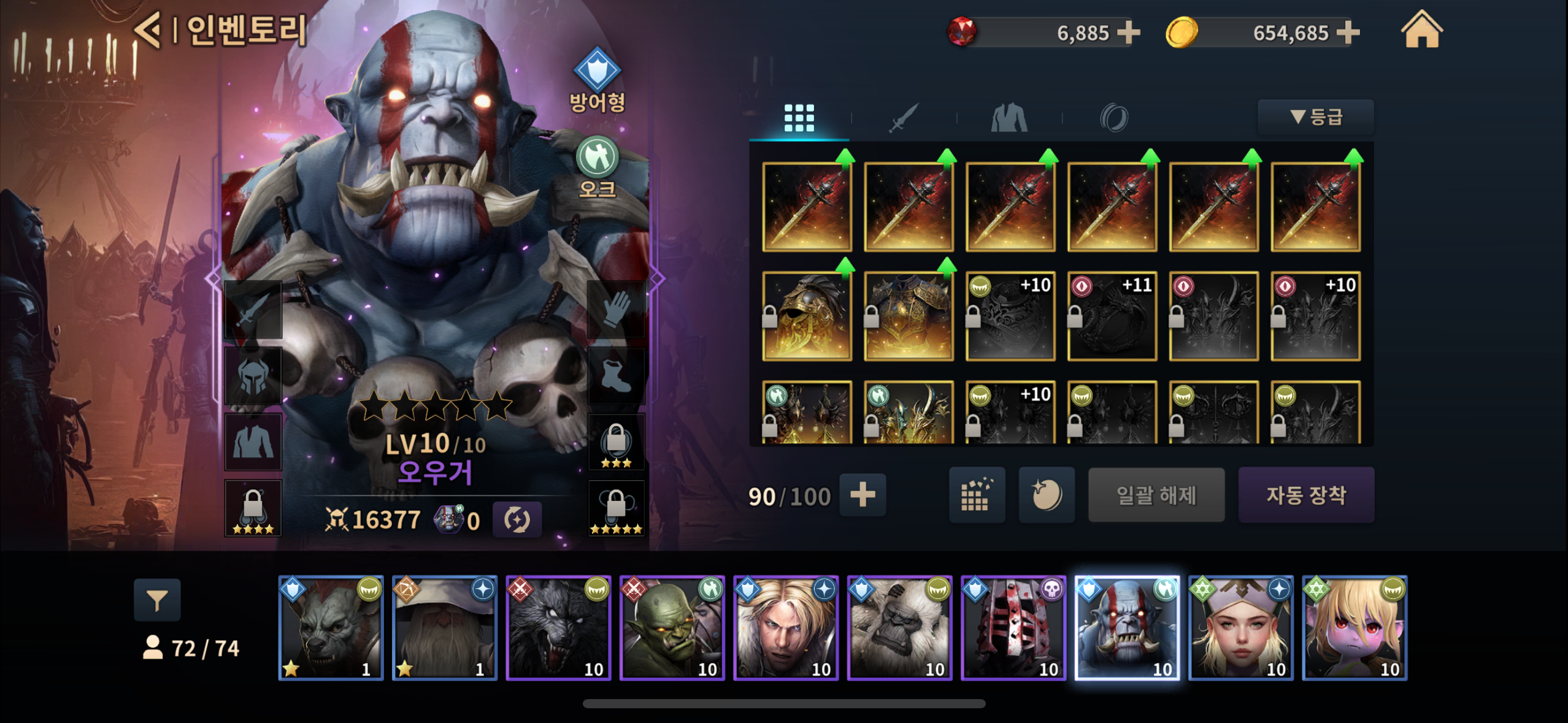This screenshot has height=723, width=1568.
Task: Open the hero filter funnel
Action: 157,600
